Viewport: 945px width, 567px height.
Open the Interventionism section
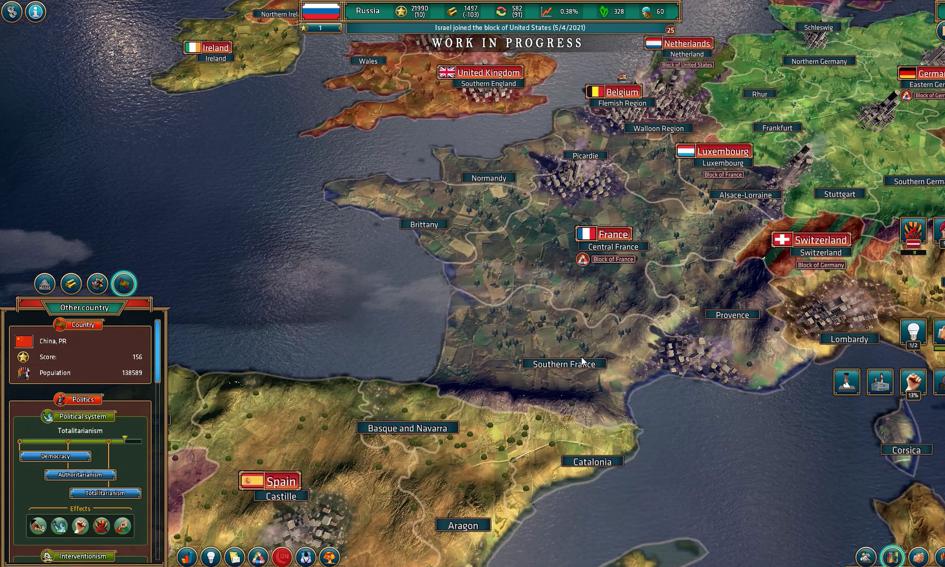coord(80,556)
